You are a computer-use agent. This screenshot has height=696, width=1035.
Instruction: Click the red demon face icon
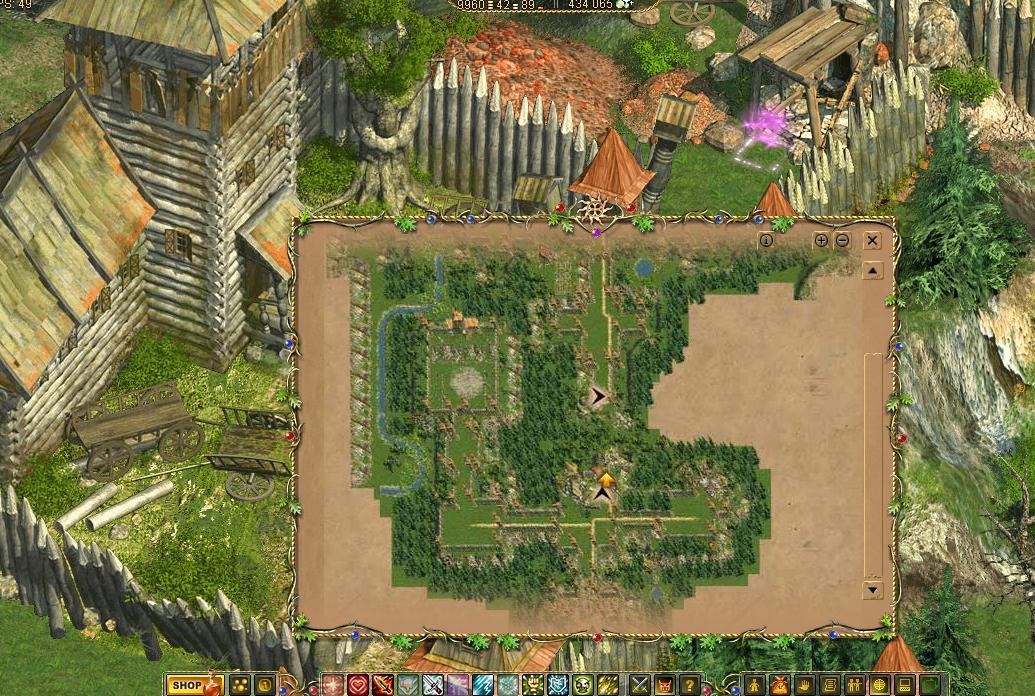pyautogui.click(x=665, y=685)
